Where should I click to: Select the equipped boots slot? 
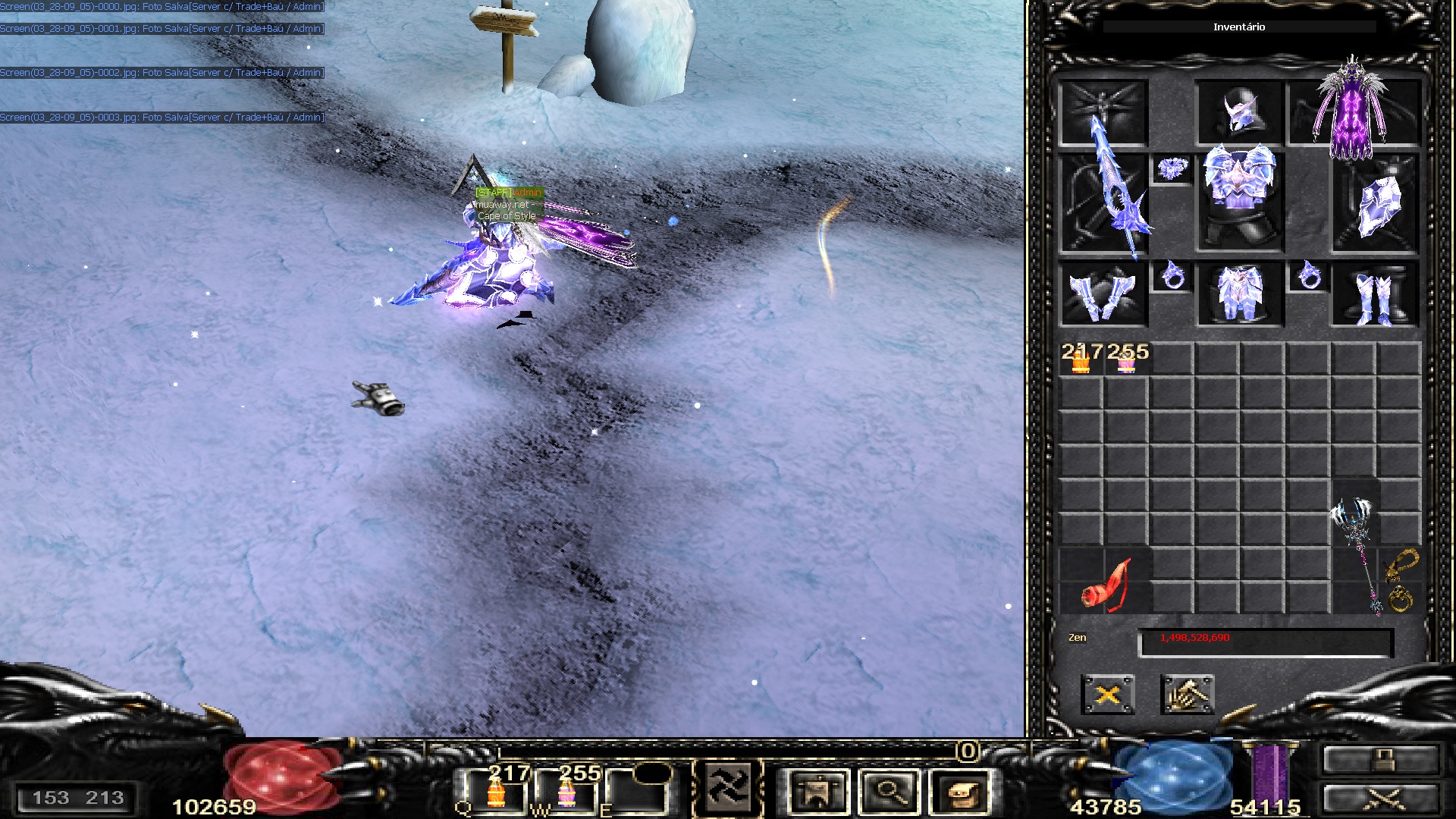(x=1376, y=296)
